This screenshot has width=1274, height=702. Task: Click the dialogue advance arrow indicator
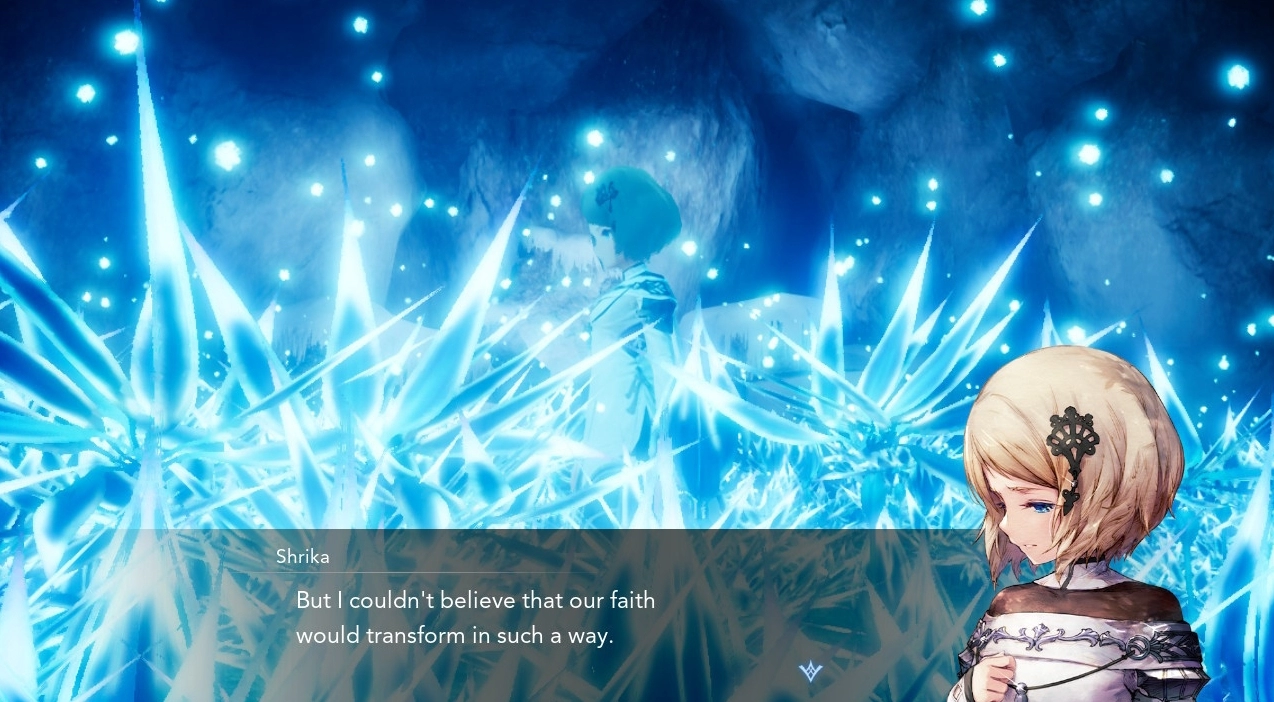point(810,671)
